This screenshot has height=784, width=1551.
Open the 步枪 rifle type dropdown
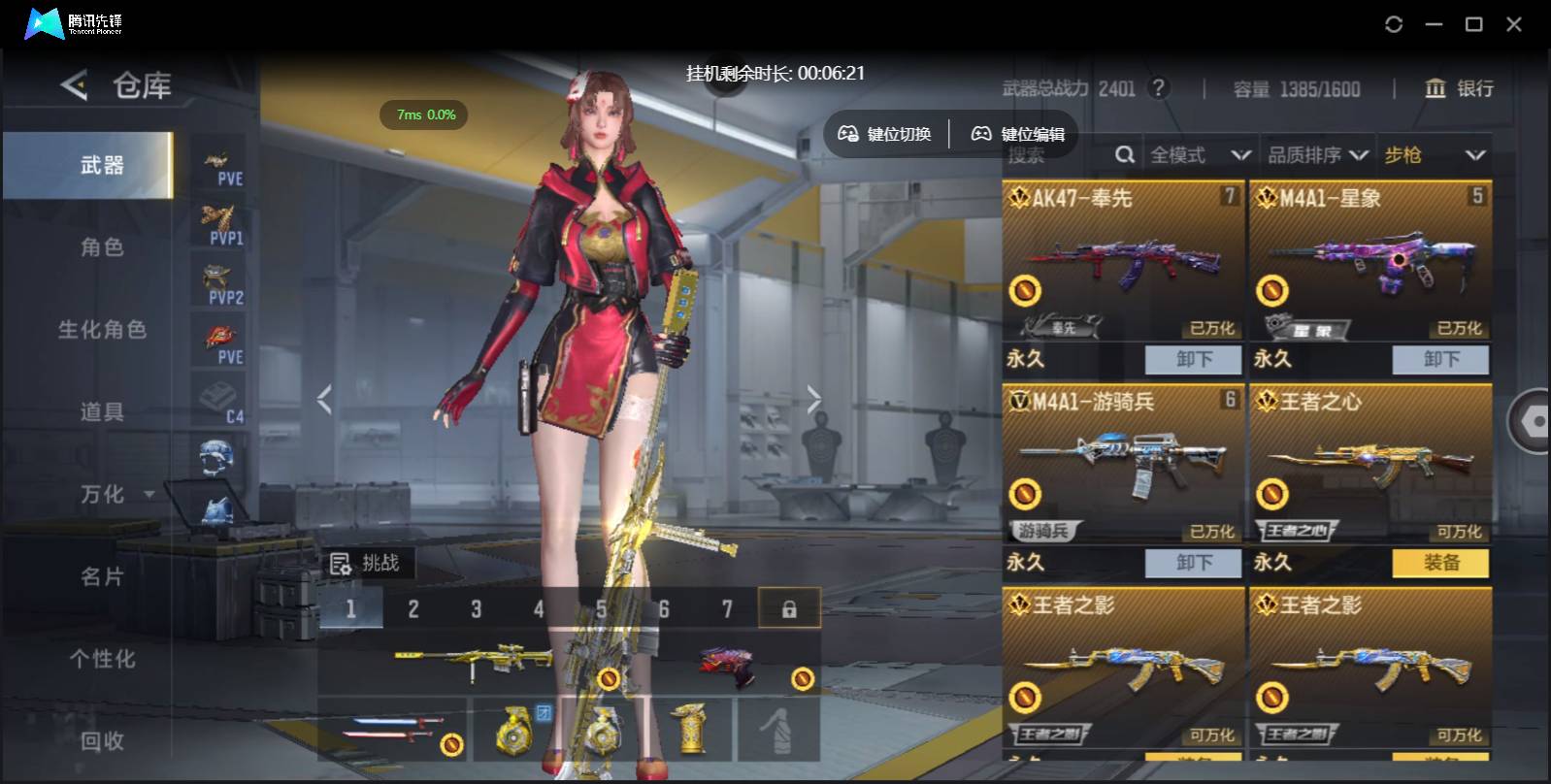pyautogui.click(x=1435, y=155)
